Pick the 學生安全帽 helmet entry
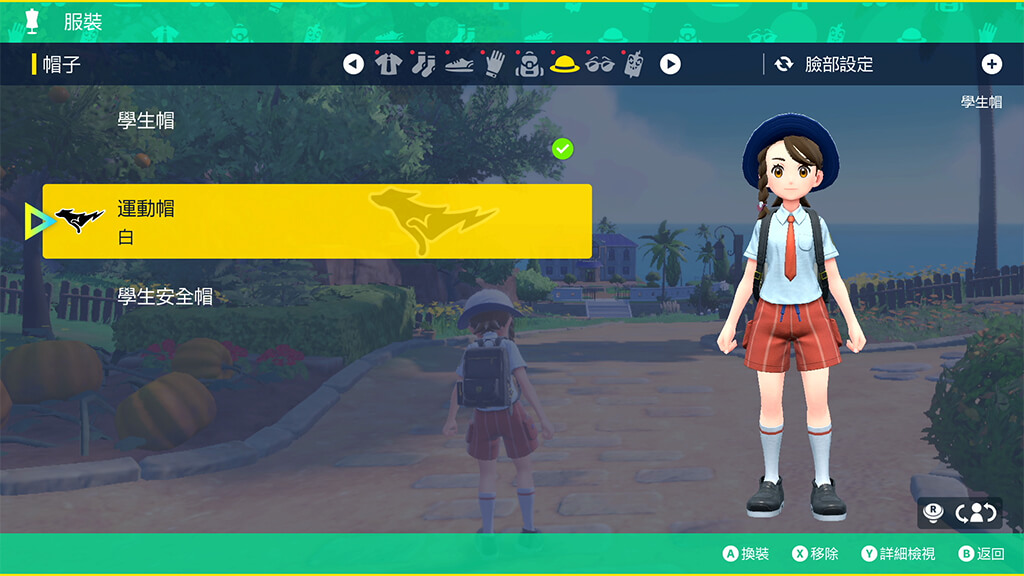The width and height of the screenshot is (1024, 576). tap(165, 297)
